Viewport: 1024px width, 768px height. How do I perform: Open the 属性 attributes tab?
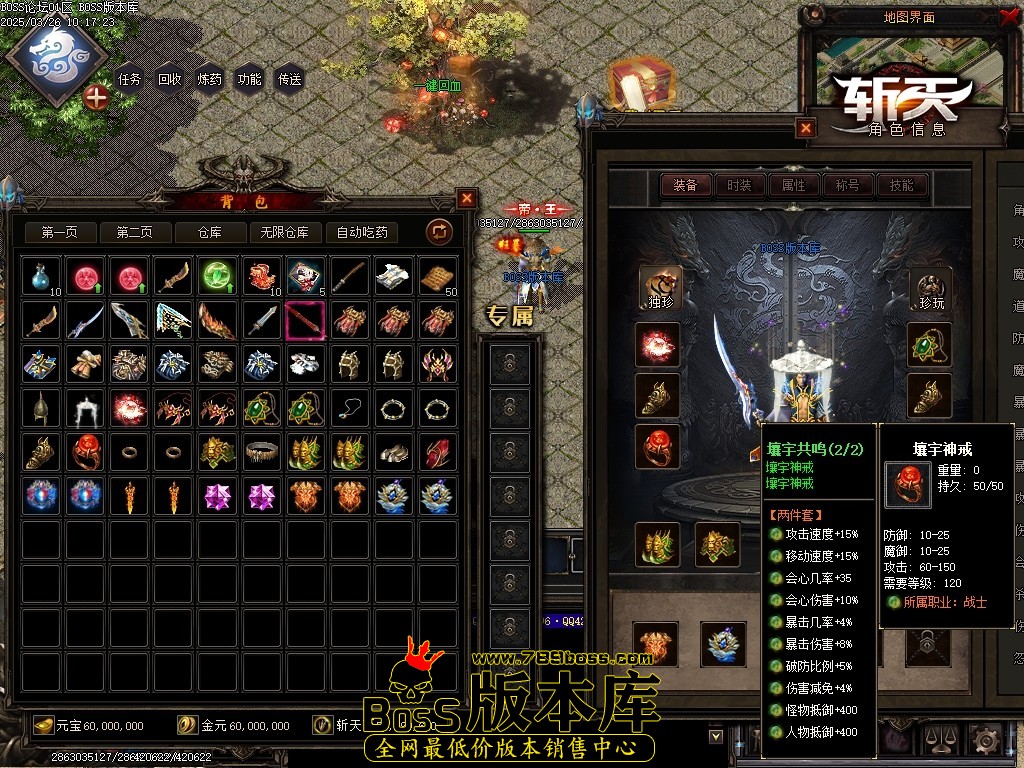[x=793, y=185]
